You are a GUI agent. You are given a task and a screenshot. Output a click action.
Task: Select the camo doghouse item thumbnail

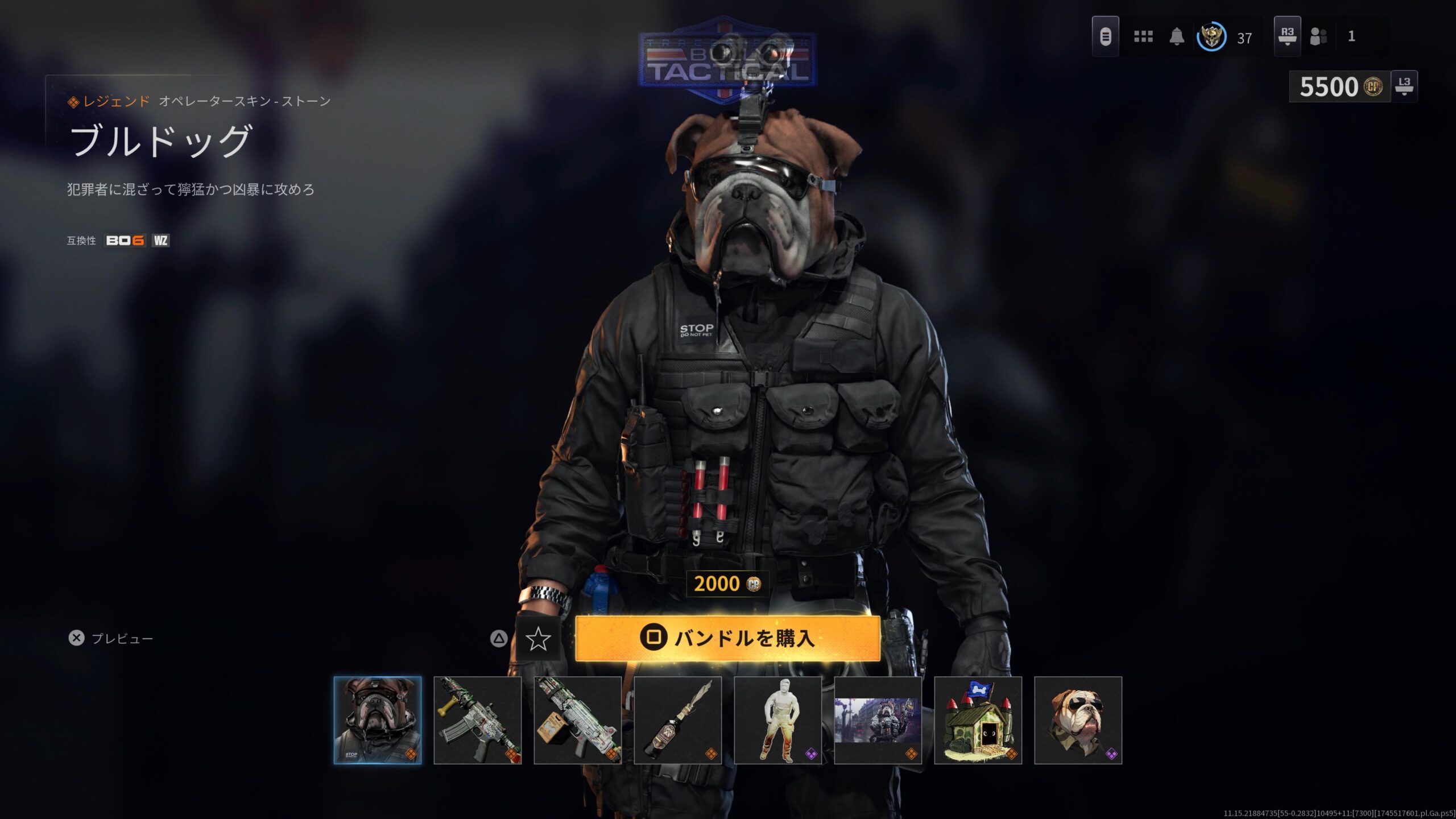(978, 720)
